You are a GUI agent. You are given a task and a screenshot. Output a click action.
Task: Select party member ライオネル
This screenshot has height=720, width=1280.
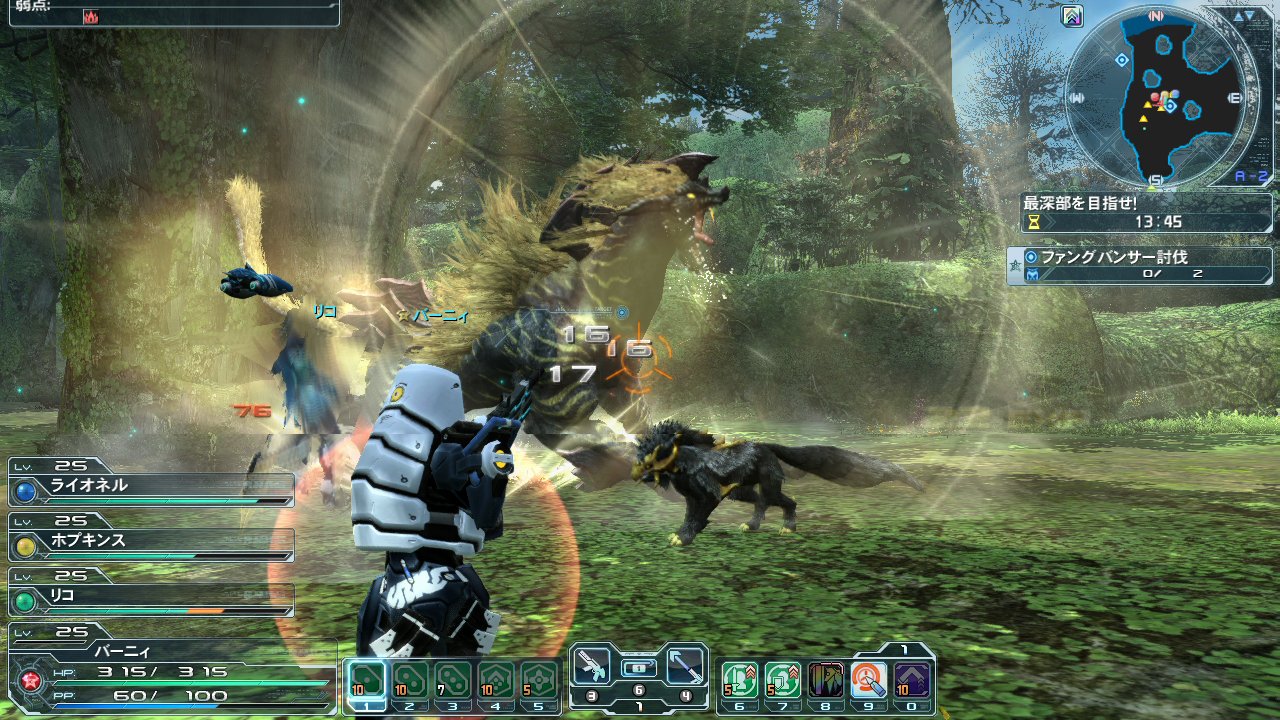coord(152,488)
